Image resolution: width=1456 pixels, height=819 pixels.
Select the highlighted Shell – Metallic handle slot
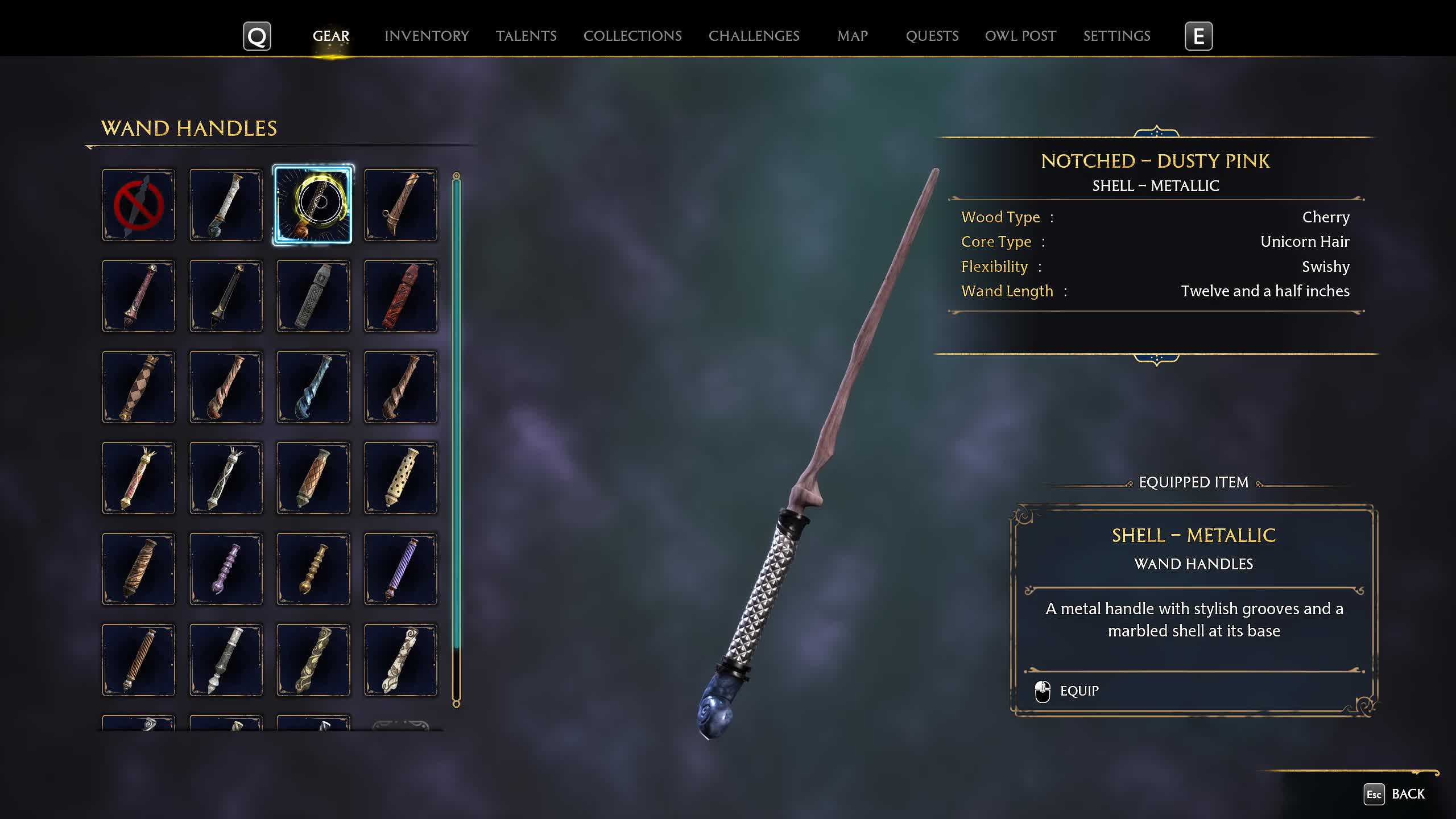tap(313, 205)
